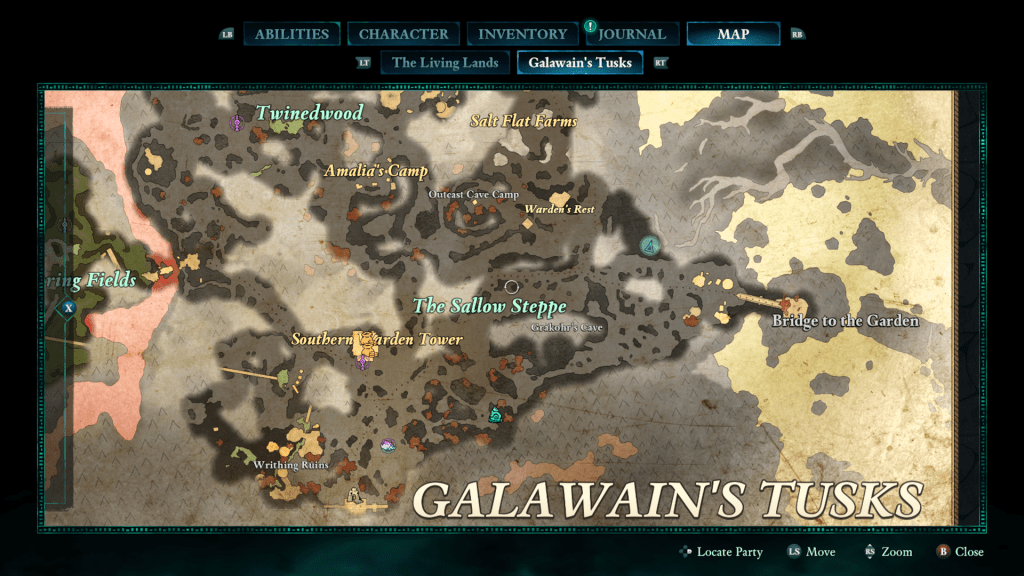Viewport: 1024px width, 576px height.
Task: Open the Abilities tab
Action: (291, 34)
